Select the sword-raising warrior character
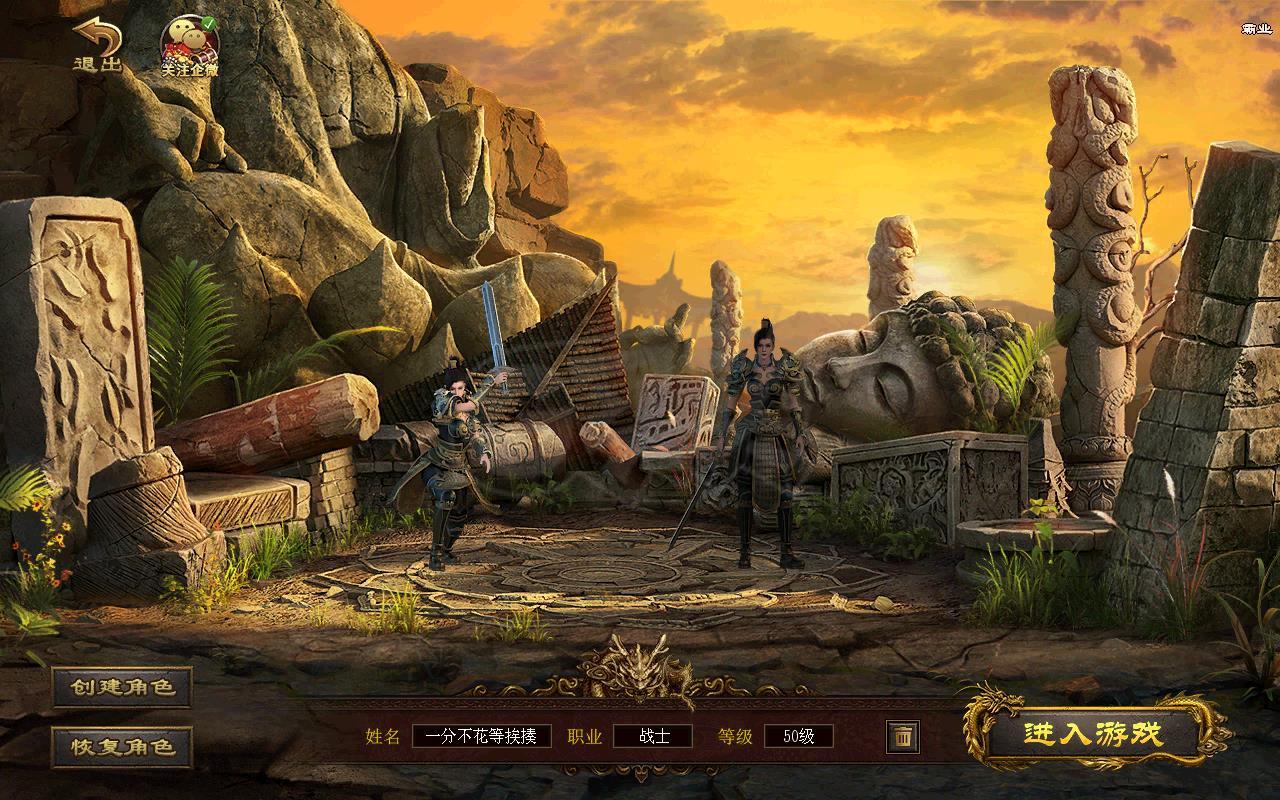 click(x=452, y=470)
